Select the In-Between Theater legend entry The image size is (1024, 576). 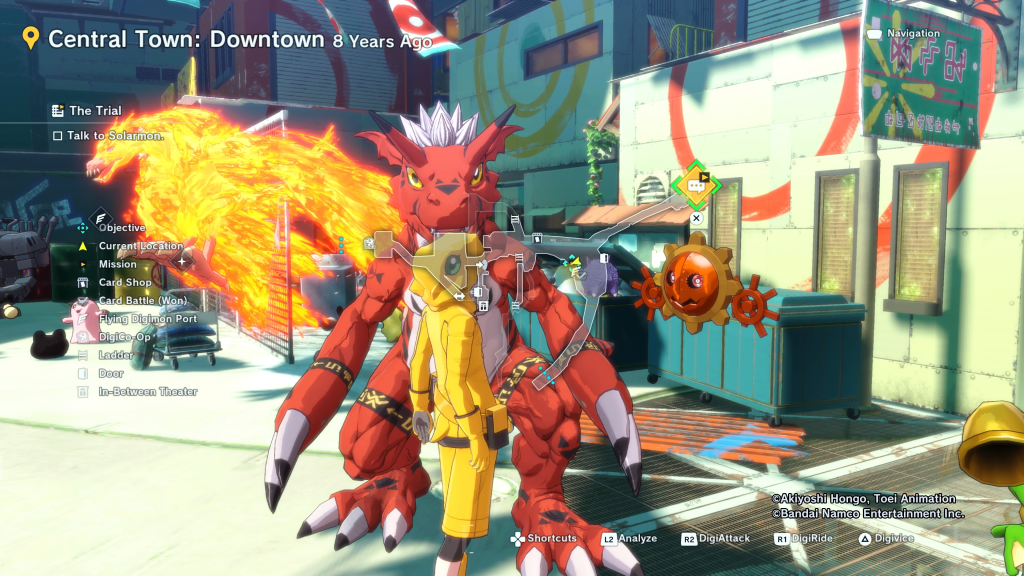coord(147,392)
